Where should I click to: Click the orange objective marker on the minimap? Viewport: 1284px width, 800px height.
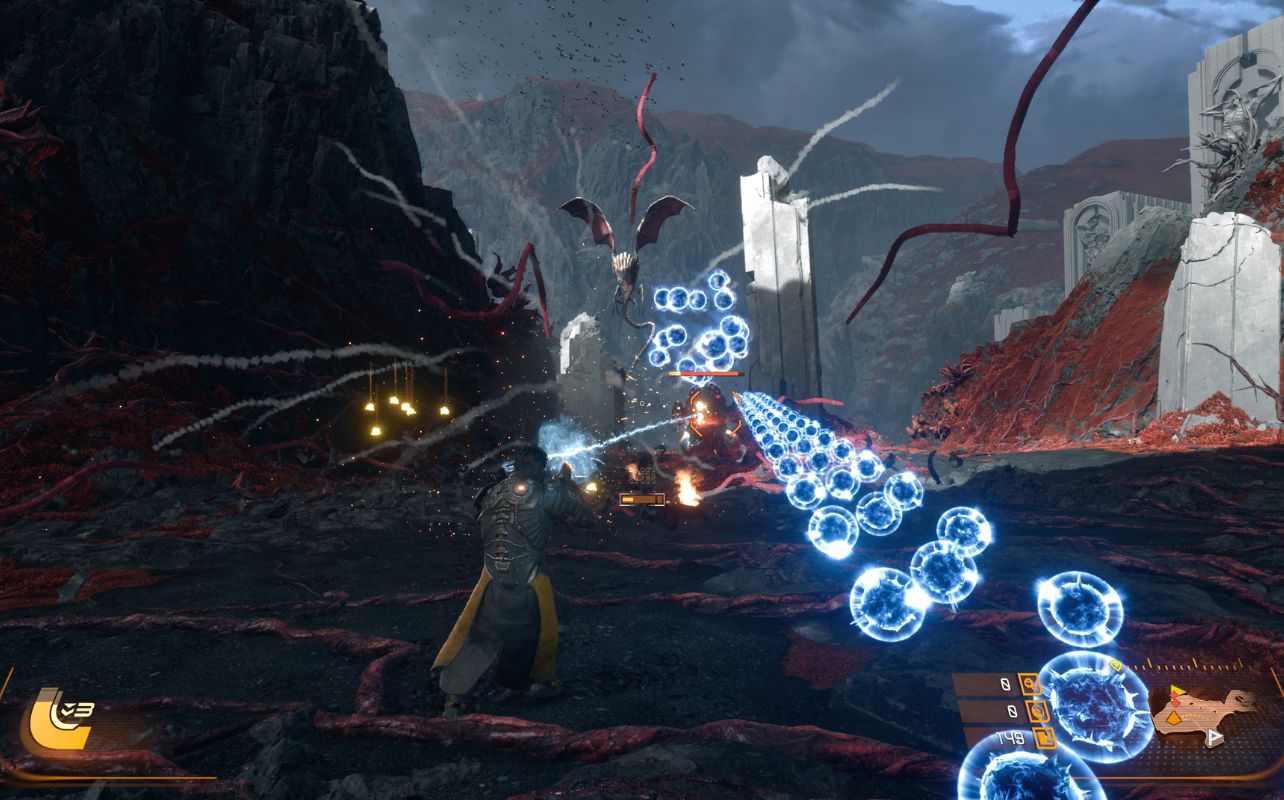(1174, 717)
